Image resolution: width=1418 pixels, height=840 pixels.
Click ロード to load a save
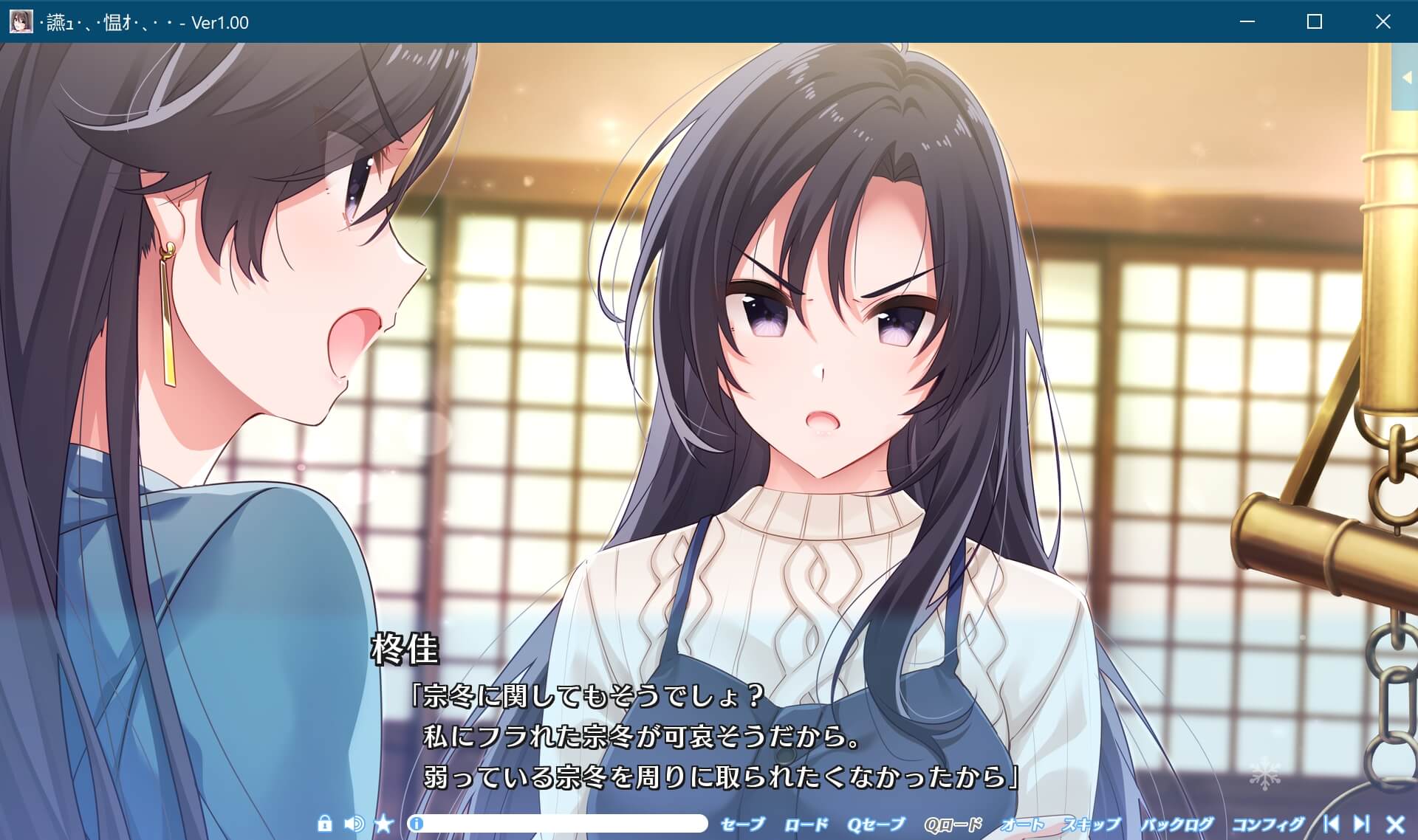pyautogui.click(x=806, y=823)
